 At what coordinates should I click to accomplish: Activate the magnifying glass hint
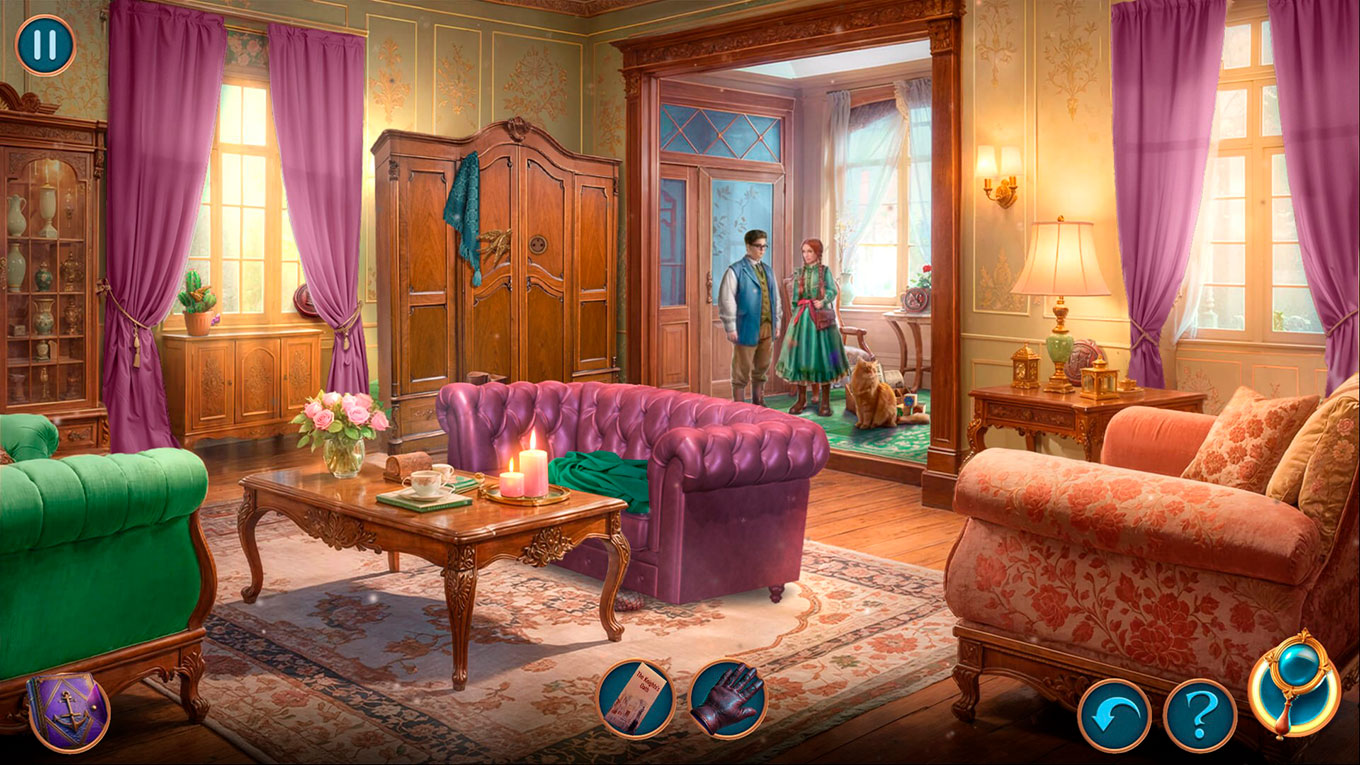(x=1294, y=685)
